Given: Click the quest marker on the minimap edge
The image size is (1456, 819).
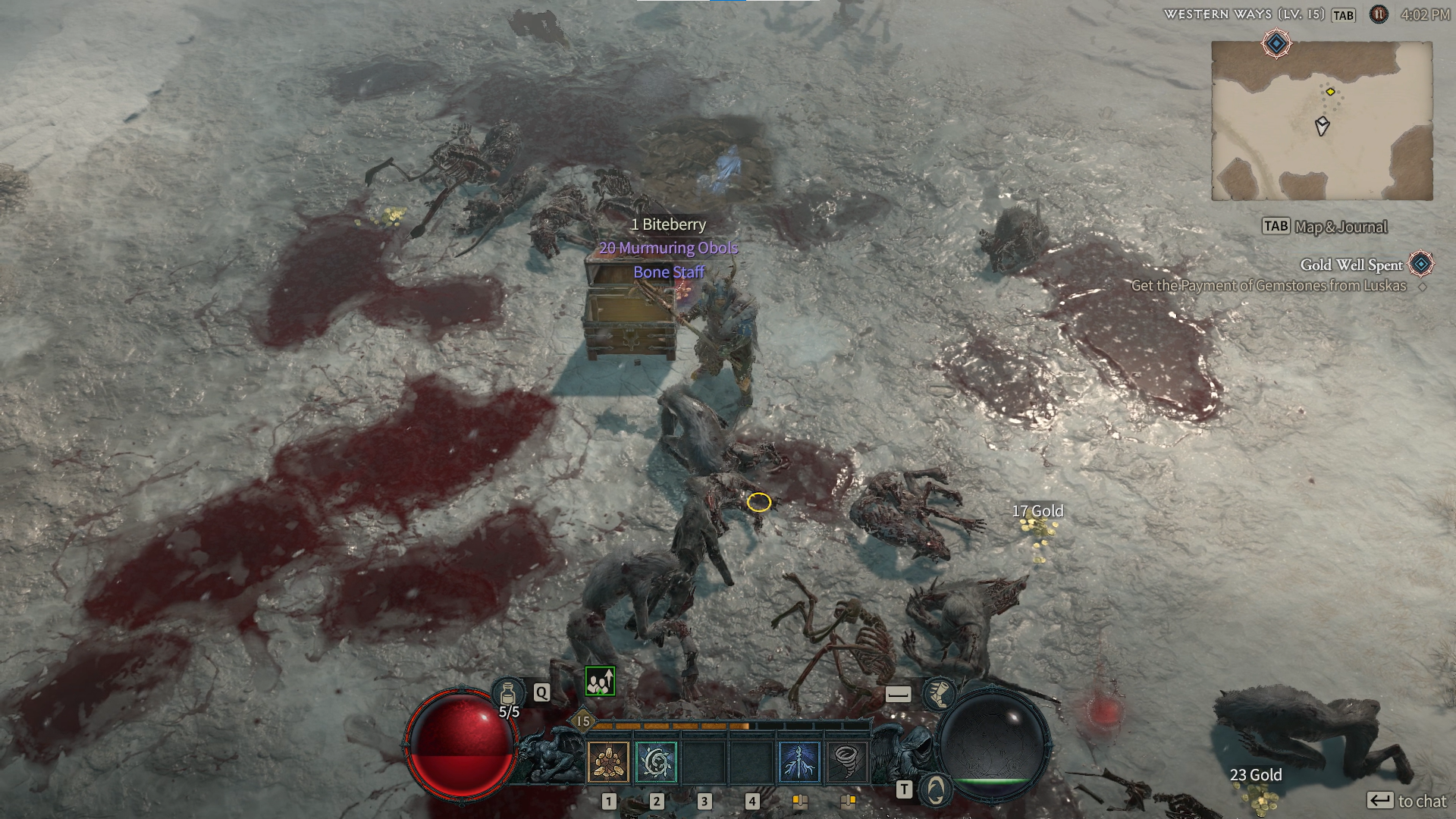Looking at the screenshot, I should tap(1276, 44).
